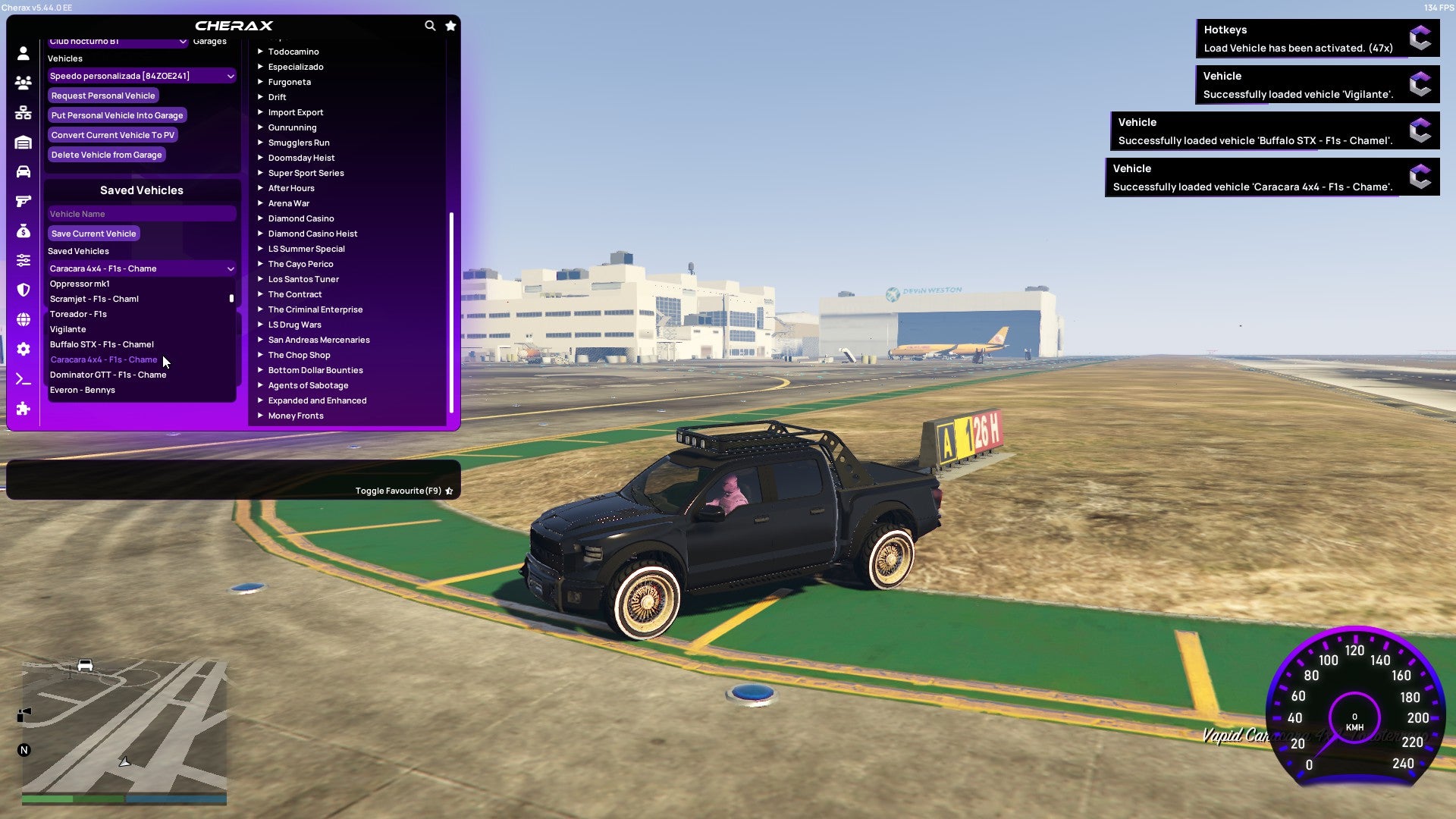Select the World globe icon
This screenshot has width=1456, height=819.
pyautogui.click(x=22, y=318)
